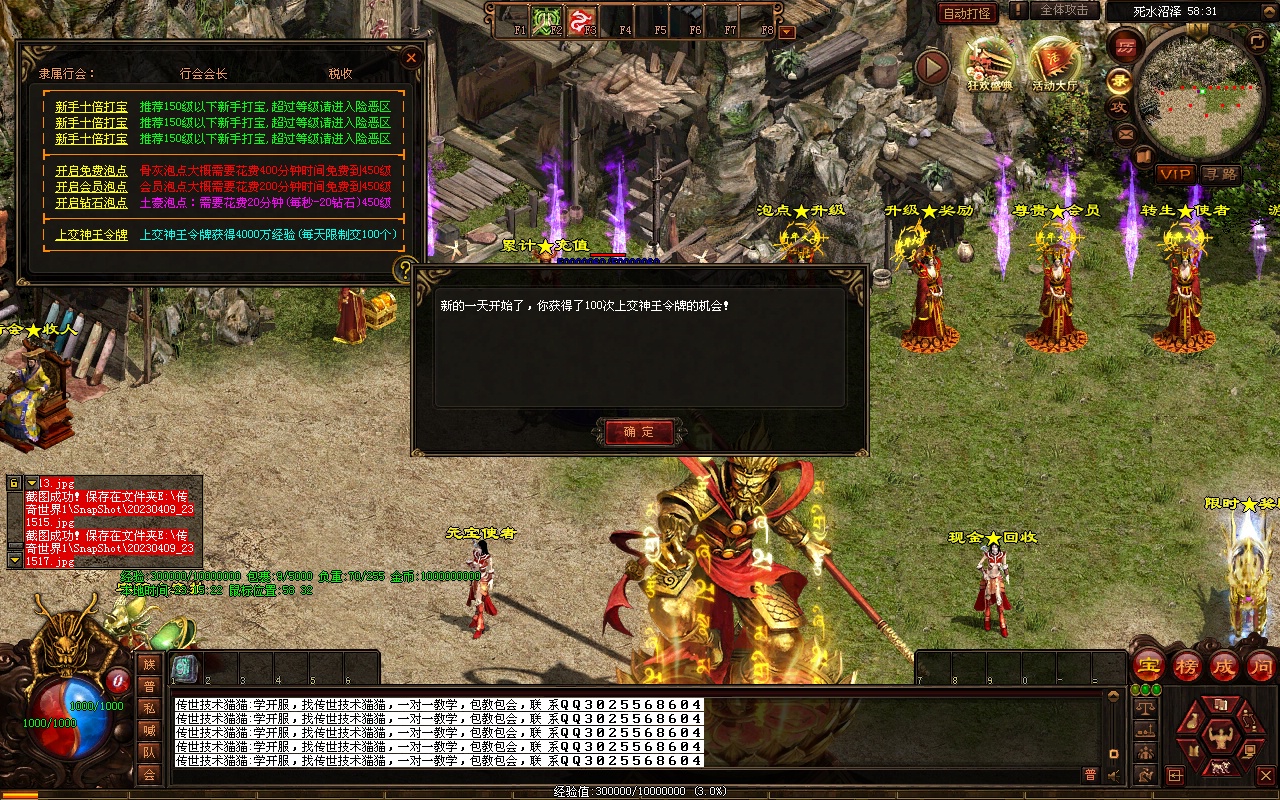Screen dimensions: 1280x800
Task: Open the 开启免费泡点 link
Action: (x=91, y=171)
